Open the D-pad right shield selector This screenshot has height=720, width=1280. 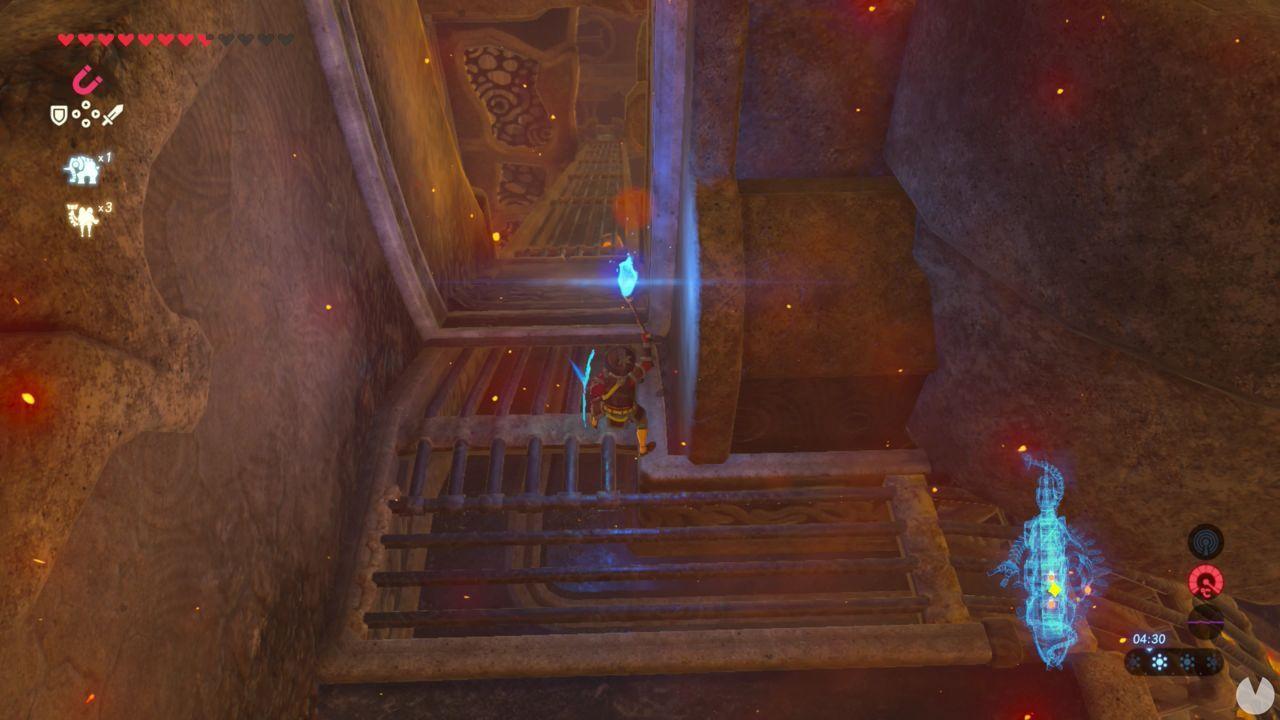coord(96,114)
